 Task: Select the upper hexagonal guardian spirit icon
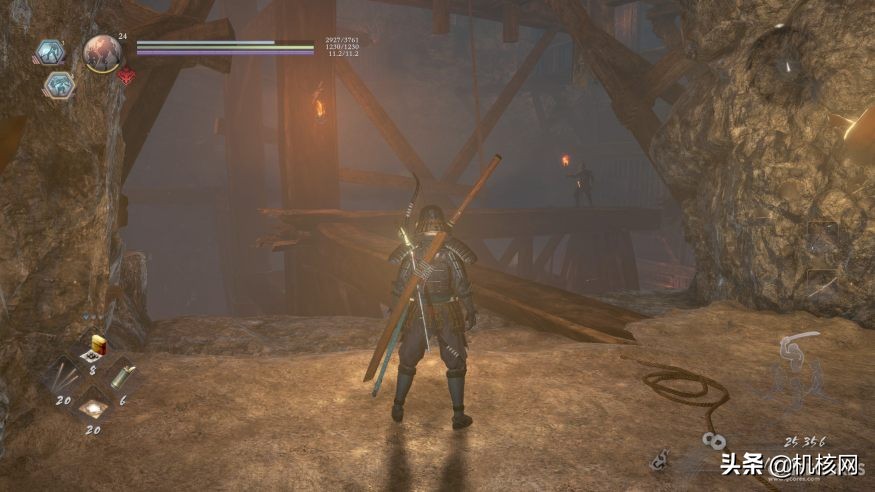(x=49, y=51)
